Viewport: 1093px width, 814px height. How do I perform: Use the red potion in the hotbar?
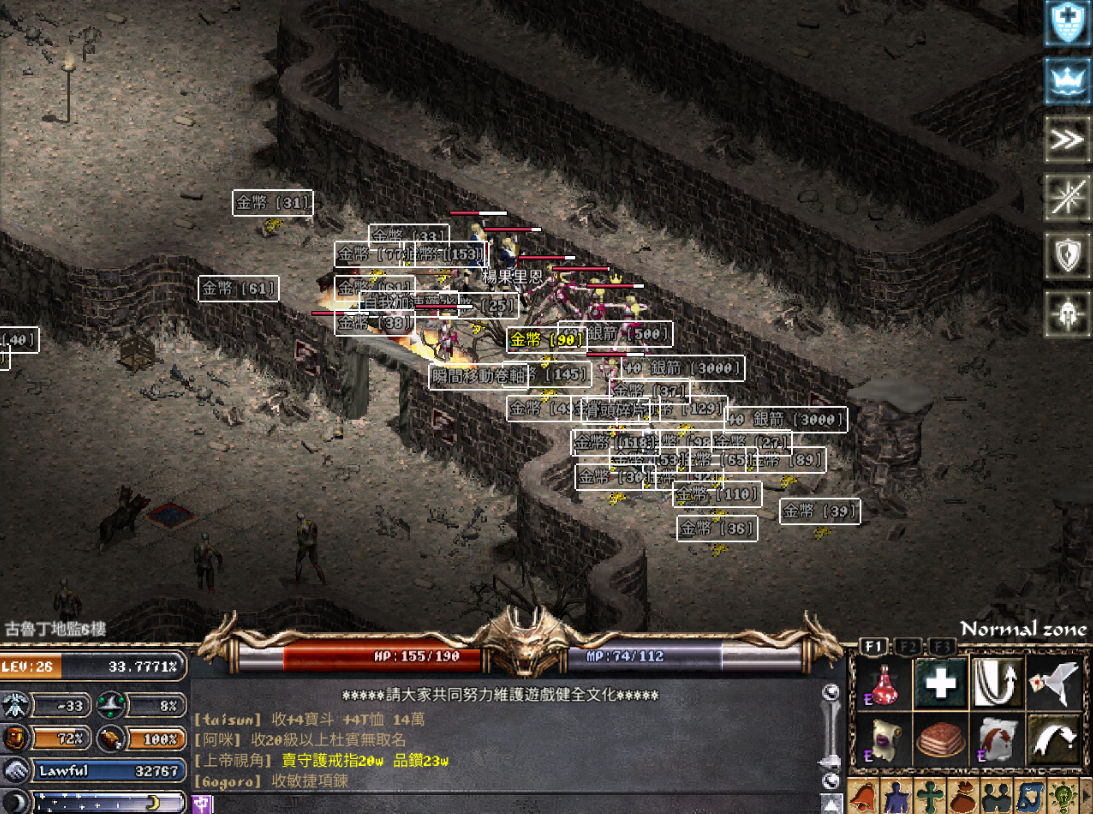pyautogui.click(x=883, y=683)
